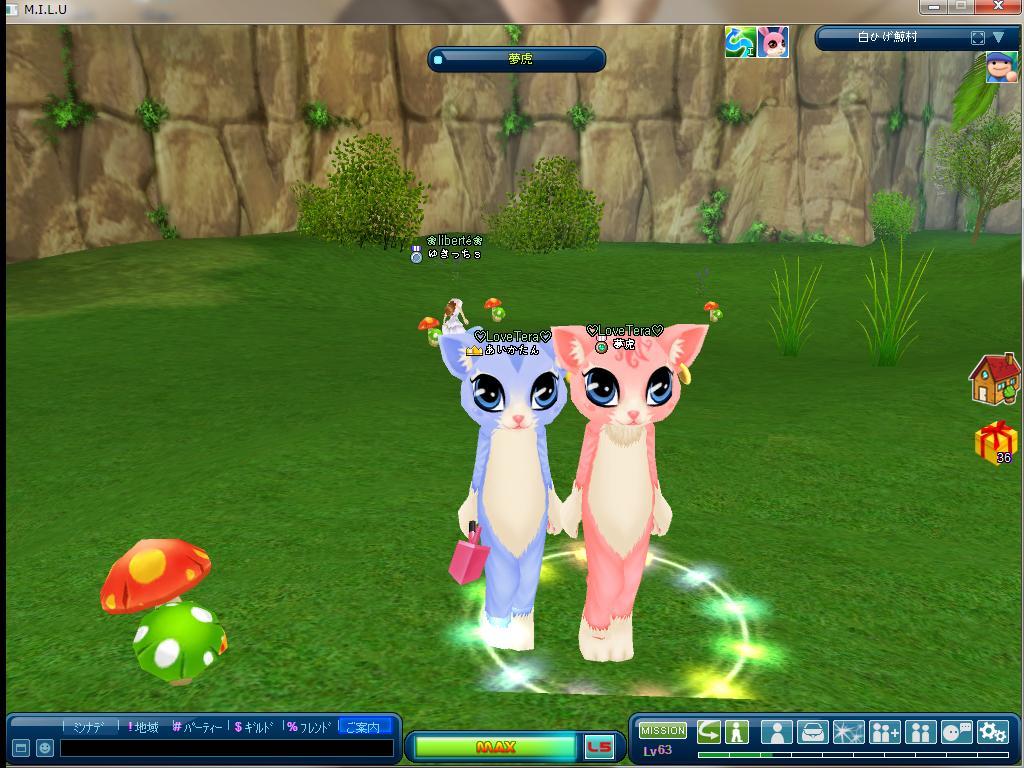Switch to the 地域 chat tab

143,727
